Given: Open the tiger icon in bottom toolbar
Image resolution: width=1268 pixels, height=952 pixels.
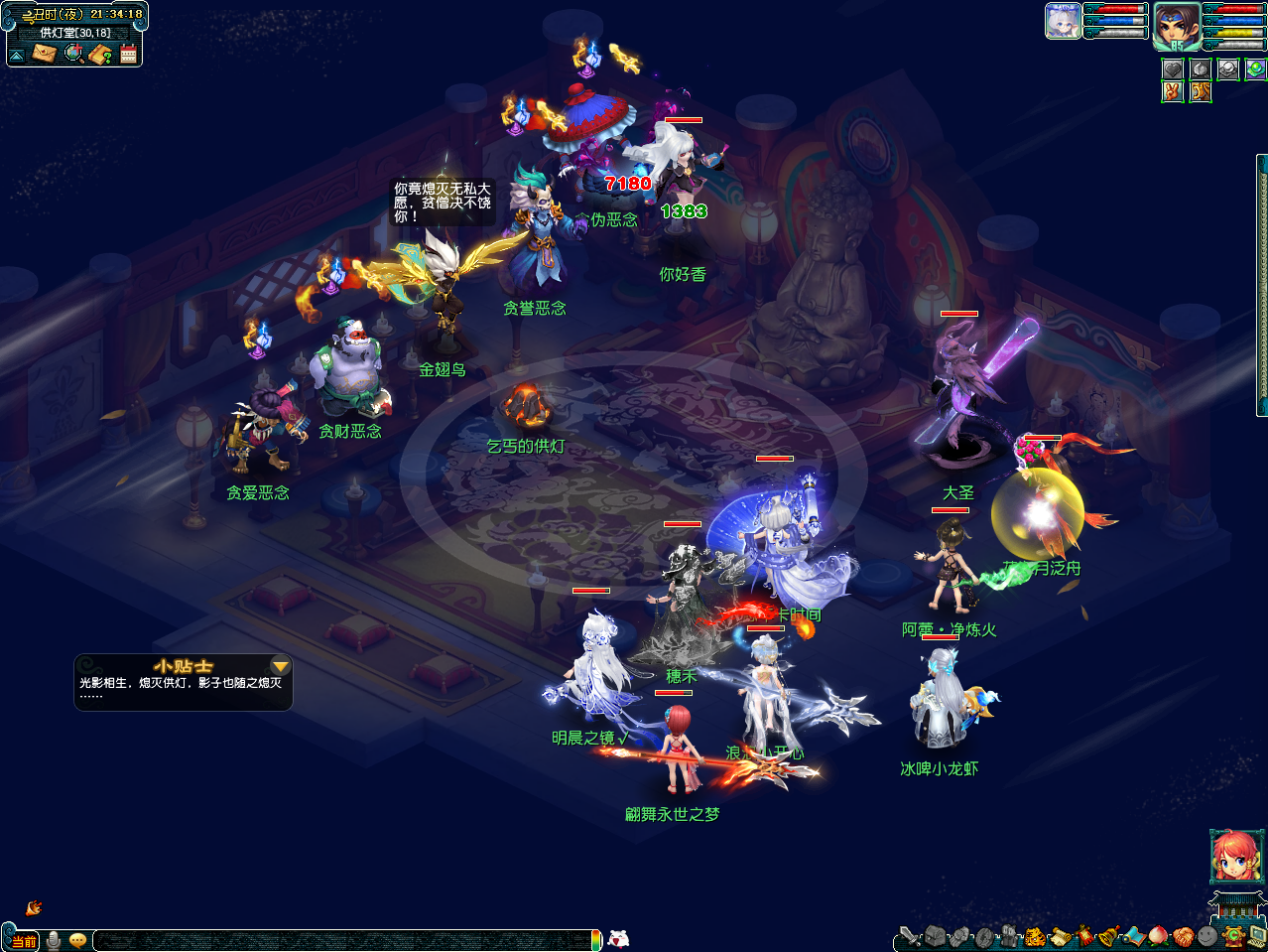Looking at the screenshot, I should pos(1035,937).
